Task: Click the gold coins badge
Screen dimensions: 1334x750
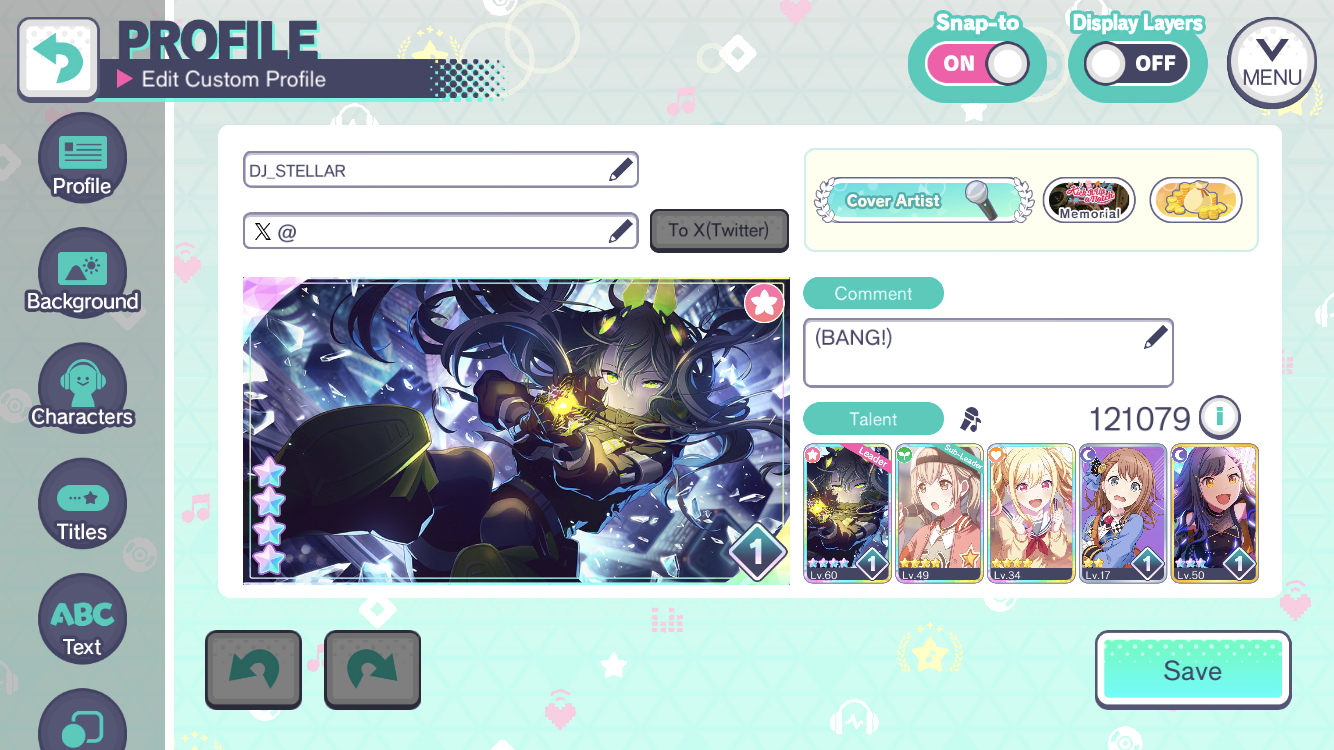Action: pos(1196,200)
